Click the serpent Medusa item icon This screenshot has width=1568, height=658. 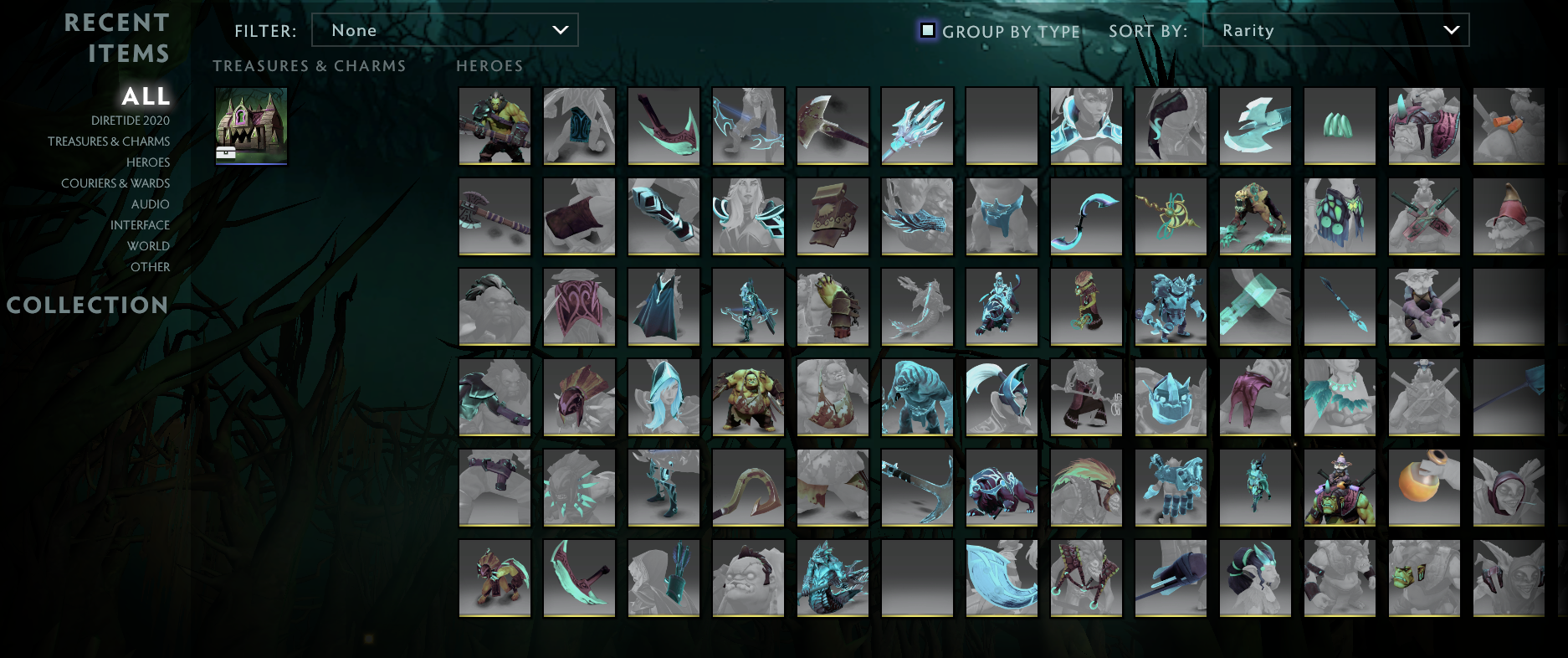[x=833, y=577]
